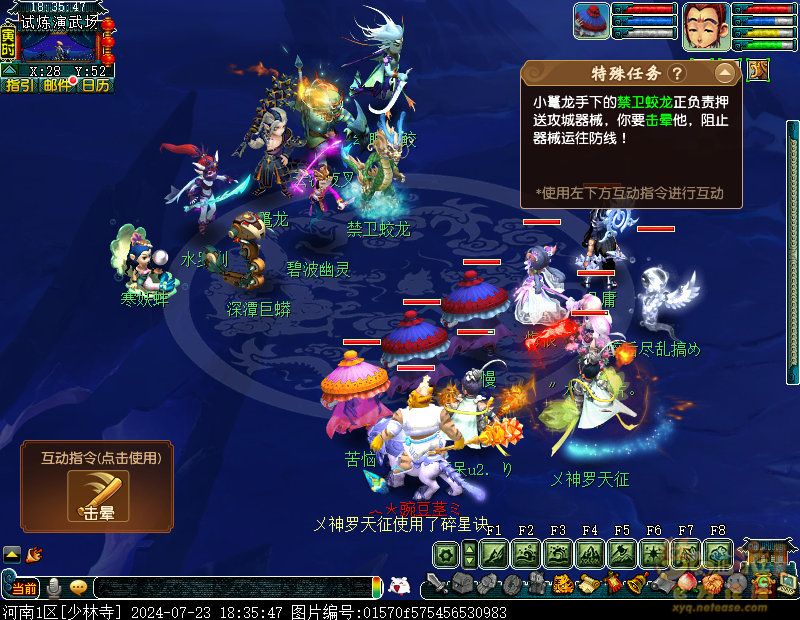
Task: Collapse the 特殊任务 special task panel
Action: tap(725, 74)
